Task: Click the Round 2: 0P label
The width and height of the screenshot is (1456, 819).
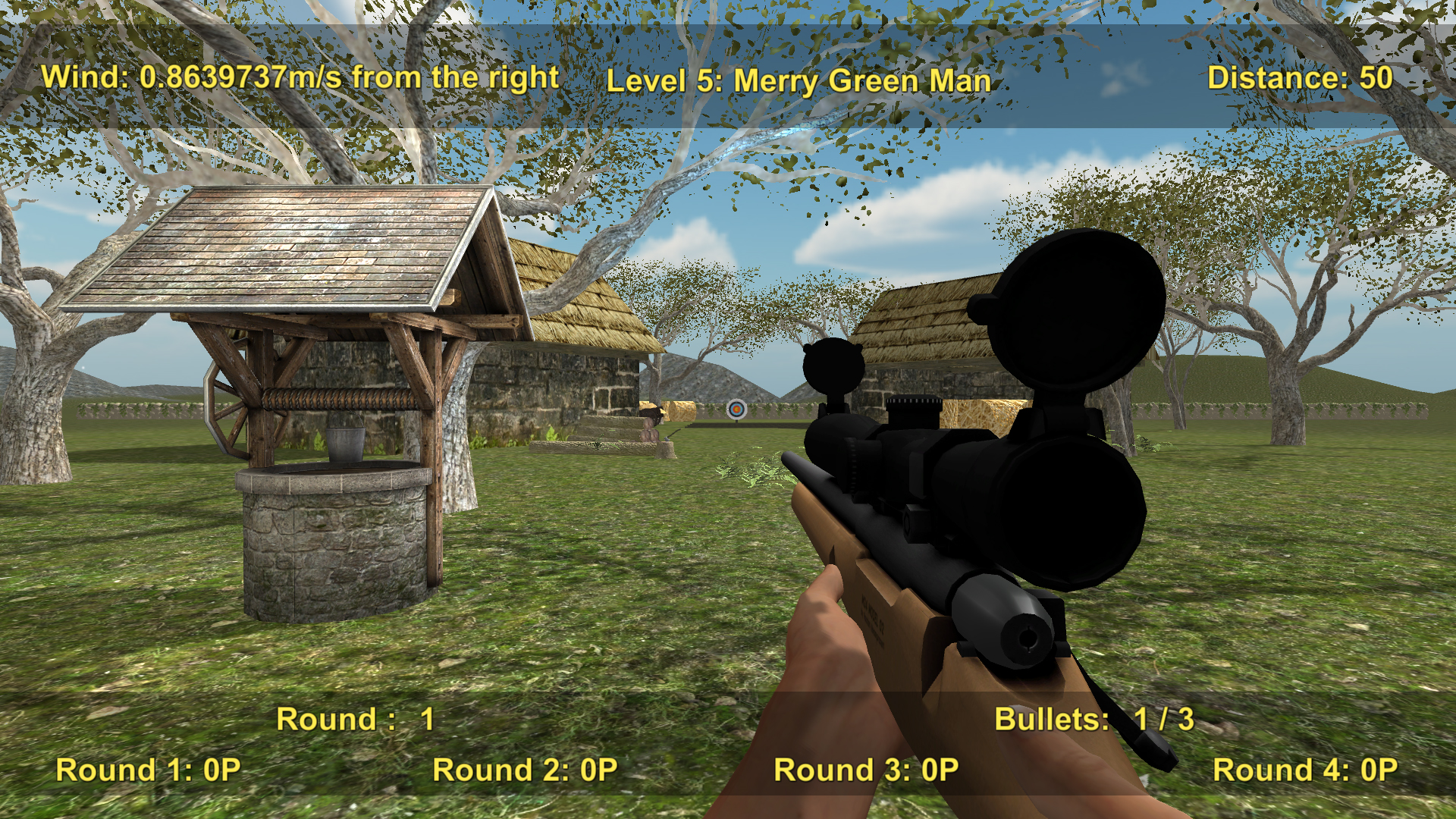Action: 524,770
